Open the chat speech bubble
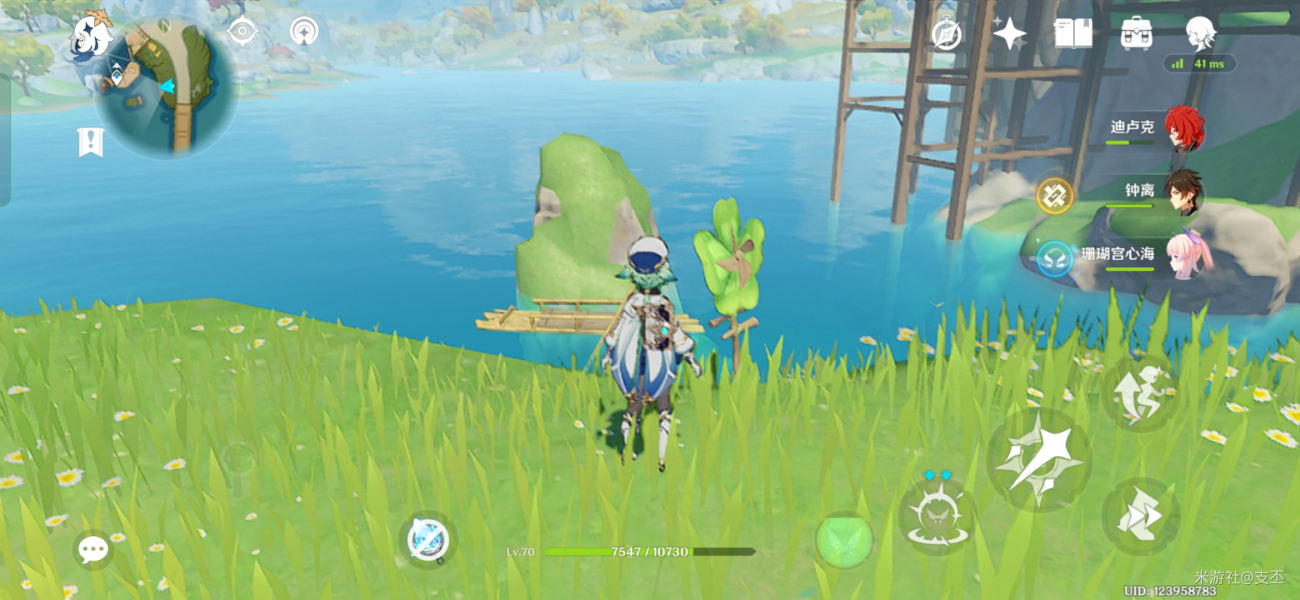Viewport: 1300px width, 600px height. (x=93, y=549)
